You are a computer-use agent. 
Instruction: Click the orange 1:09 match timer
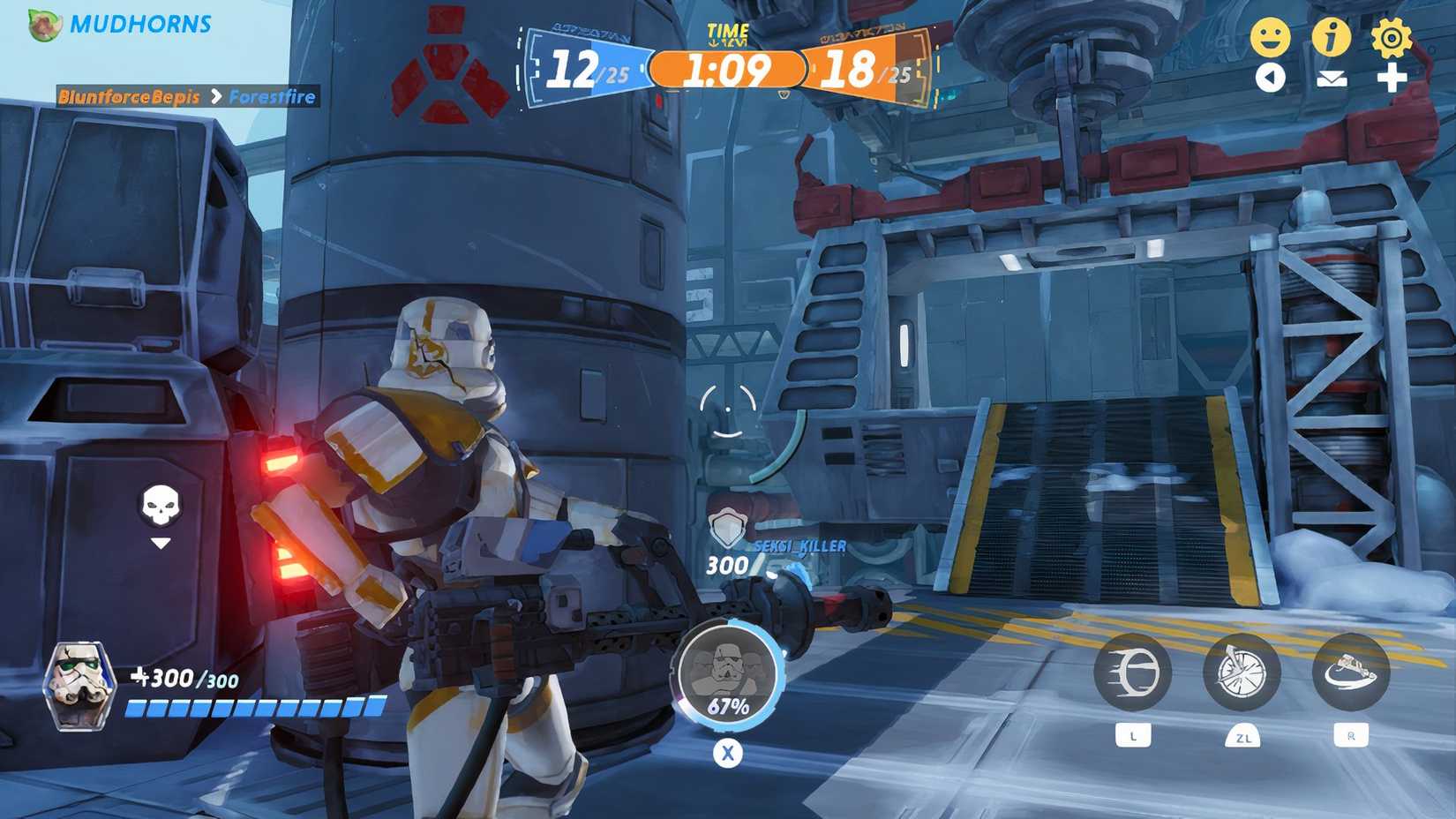[x=730, y=68]
